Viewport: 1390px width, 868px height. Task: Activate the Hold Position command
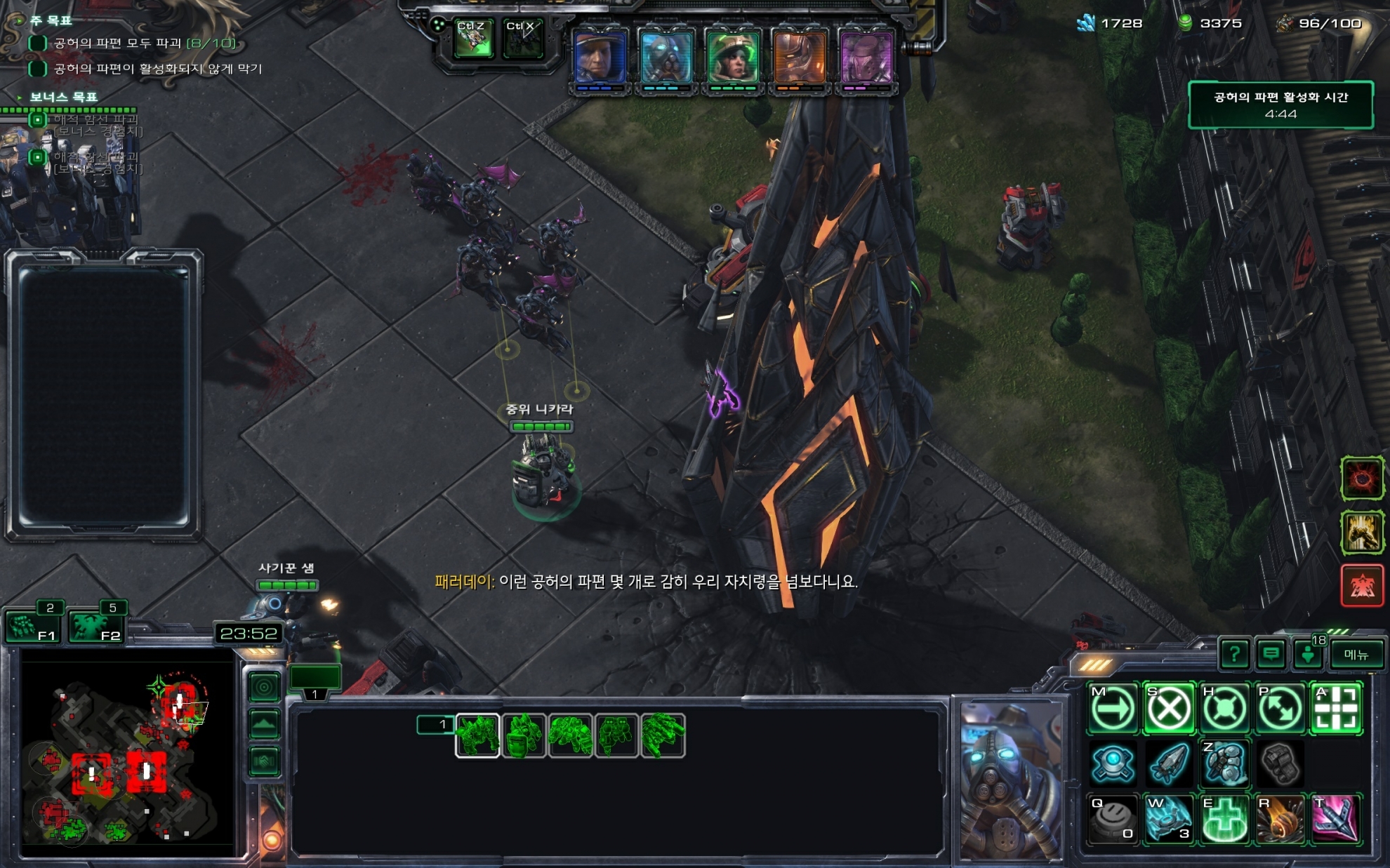tap(1224, 709)
